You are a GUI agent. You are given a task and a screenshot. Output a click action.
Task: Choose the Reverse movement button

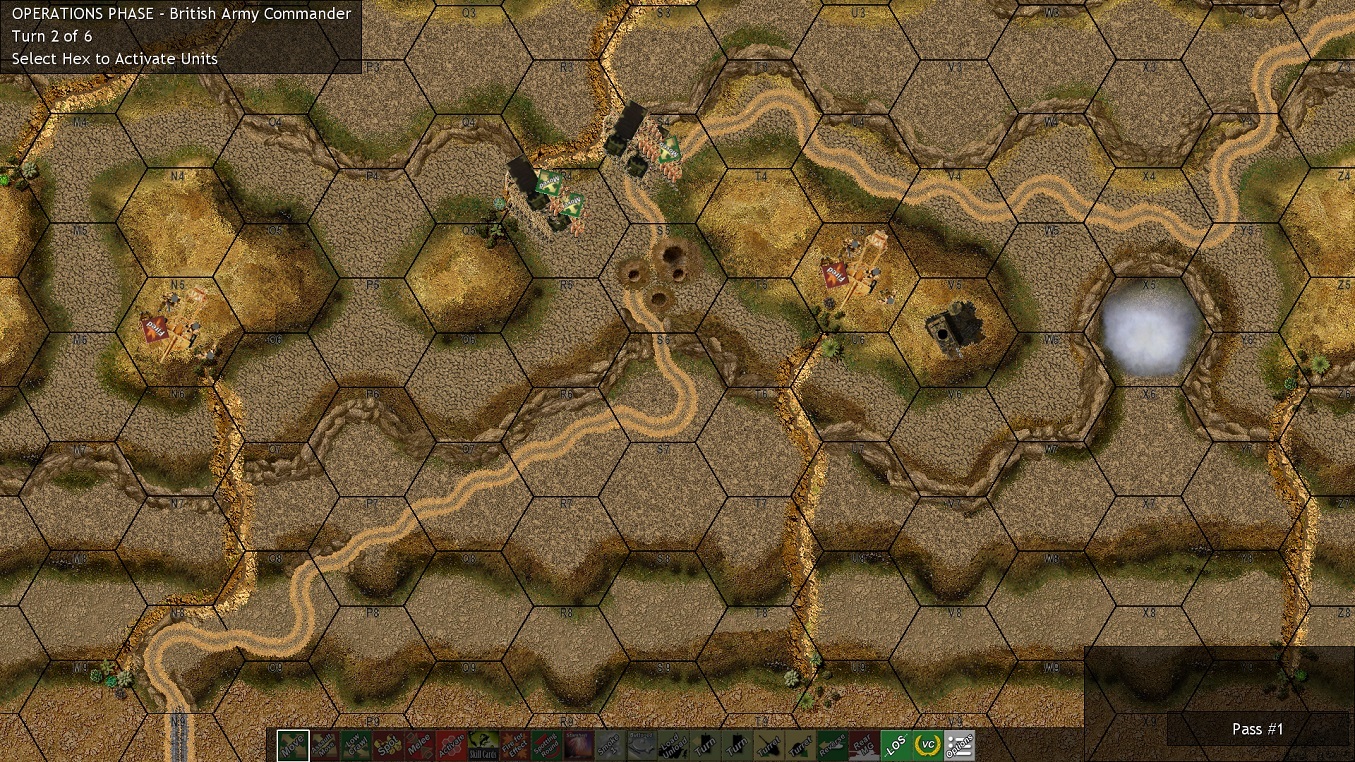coord(832,745)
